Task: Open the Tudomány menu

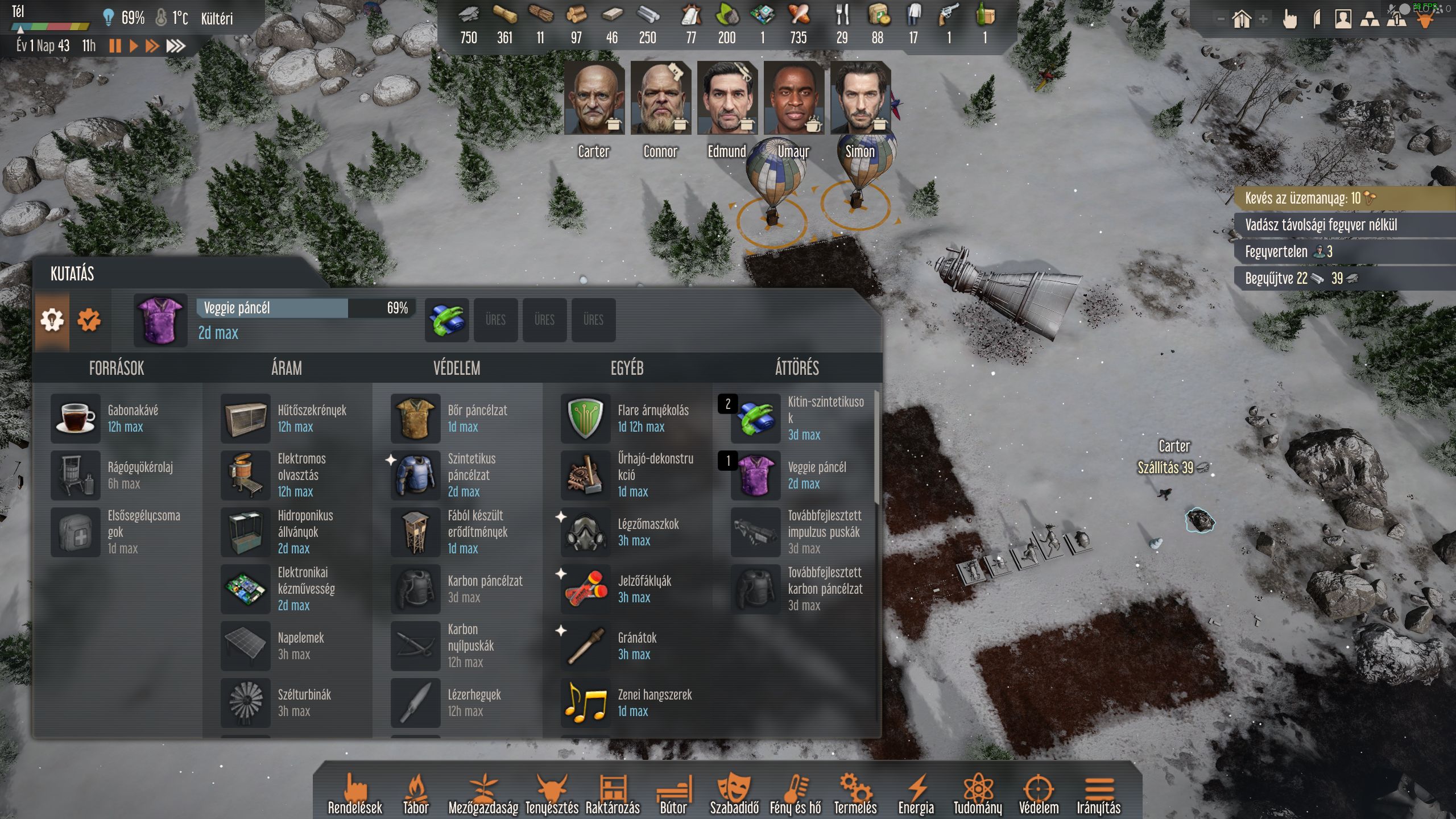Action: pos(978,795)
